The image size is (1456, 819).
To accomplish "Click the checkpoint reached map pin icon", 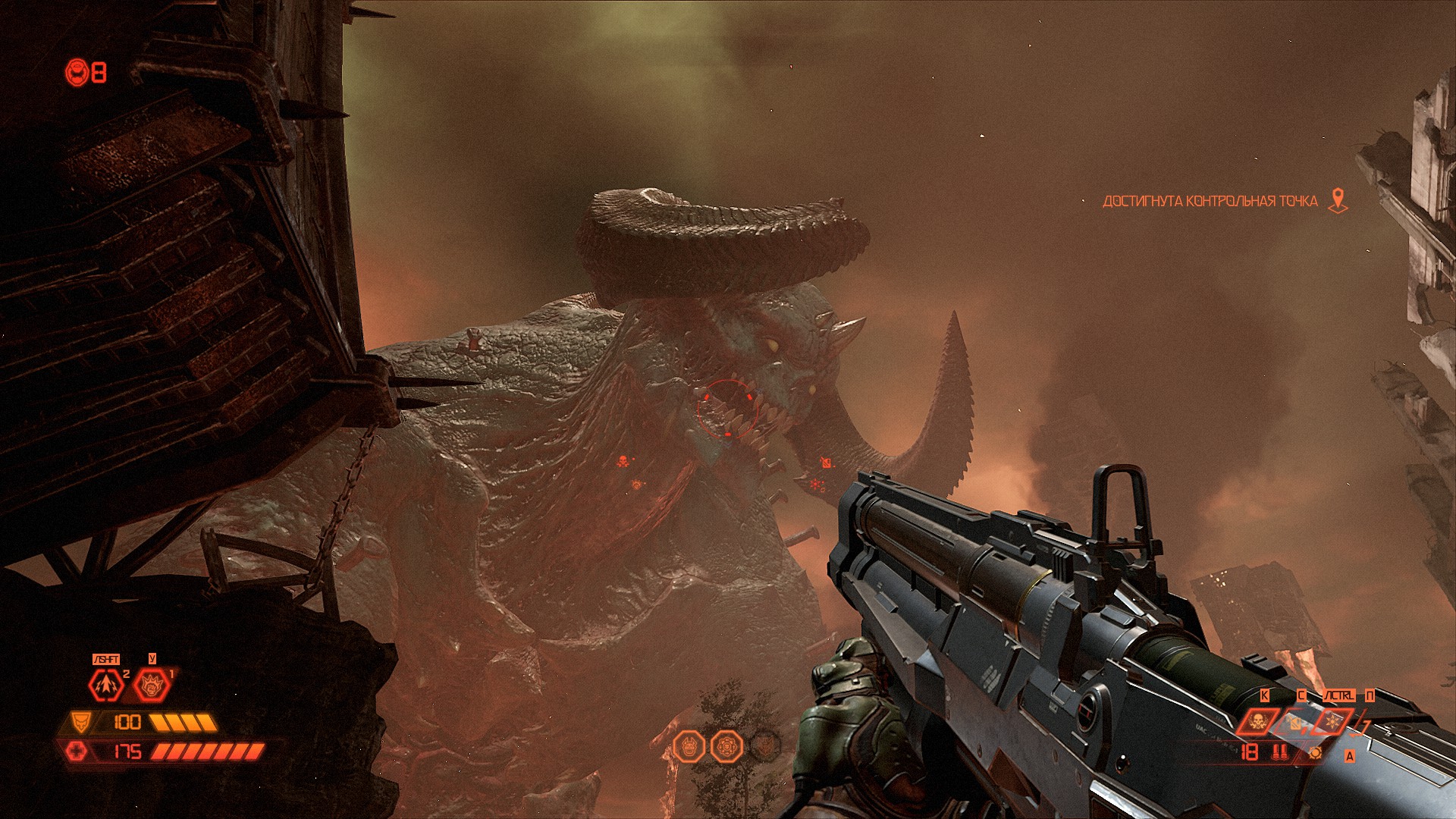I will pos(1338,201).
